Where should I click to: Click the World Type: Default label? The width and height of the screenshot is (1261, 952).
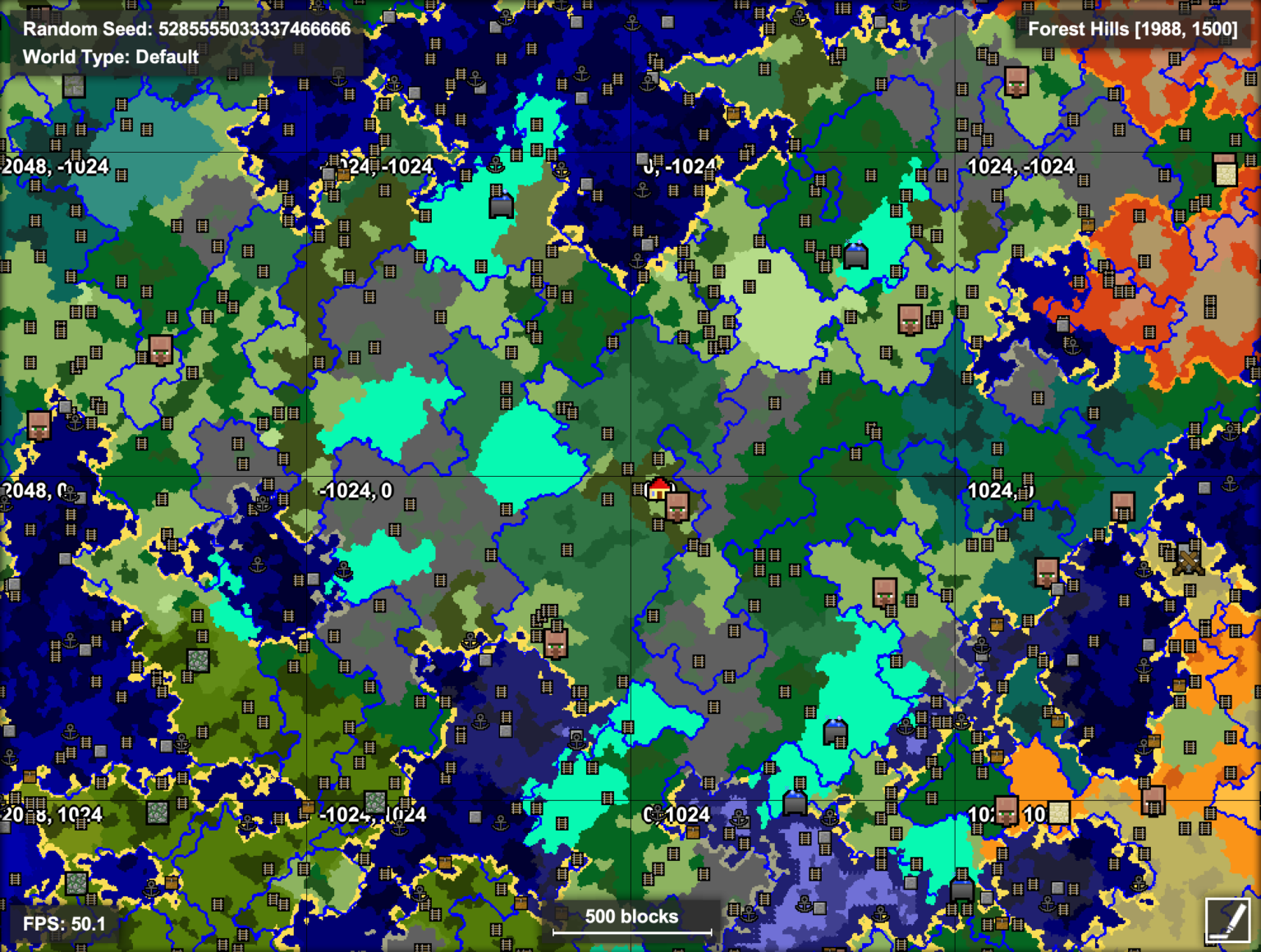tap(110, 57)
